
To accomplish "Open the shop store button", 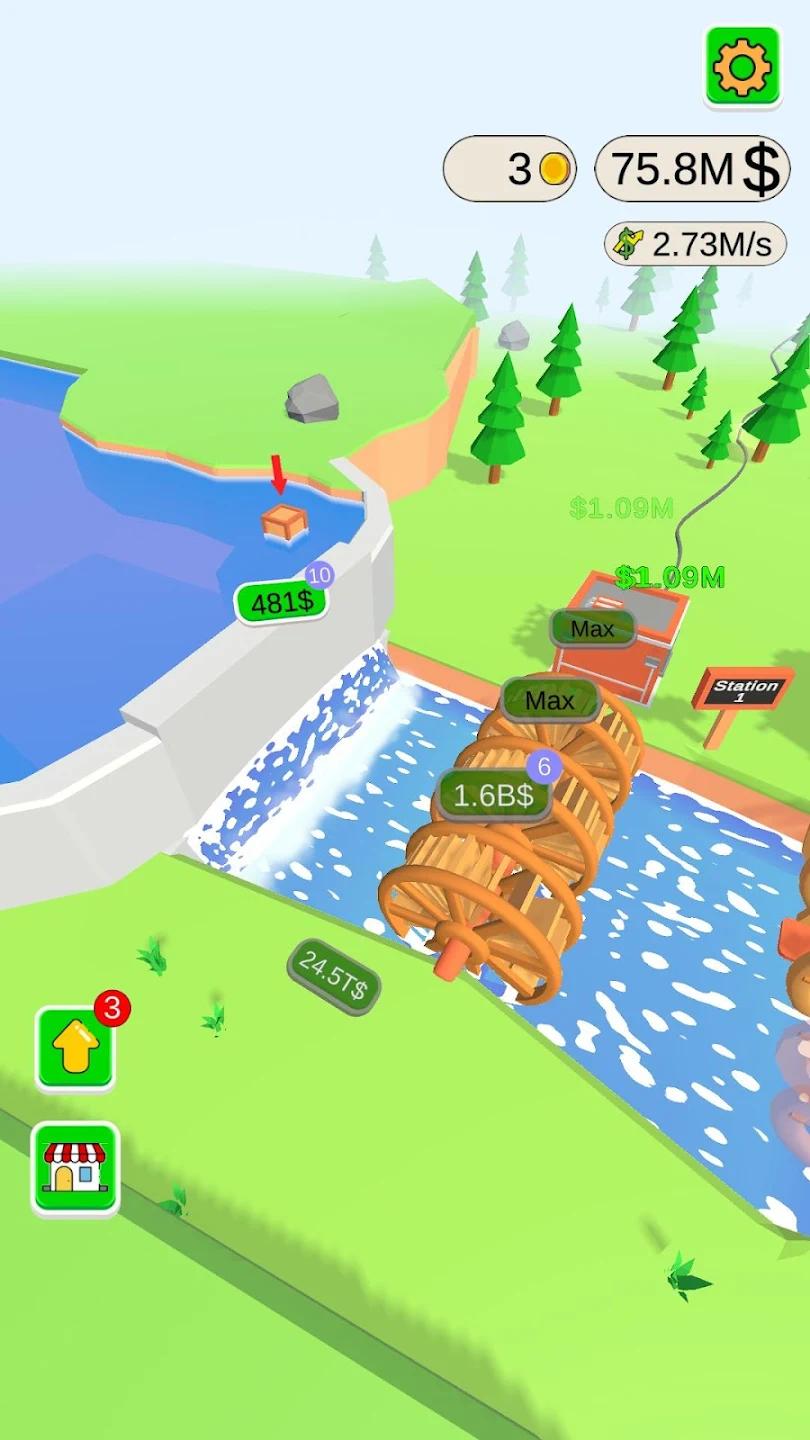I will pos(76,1168).
